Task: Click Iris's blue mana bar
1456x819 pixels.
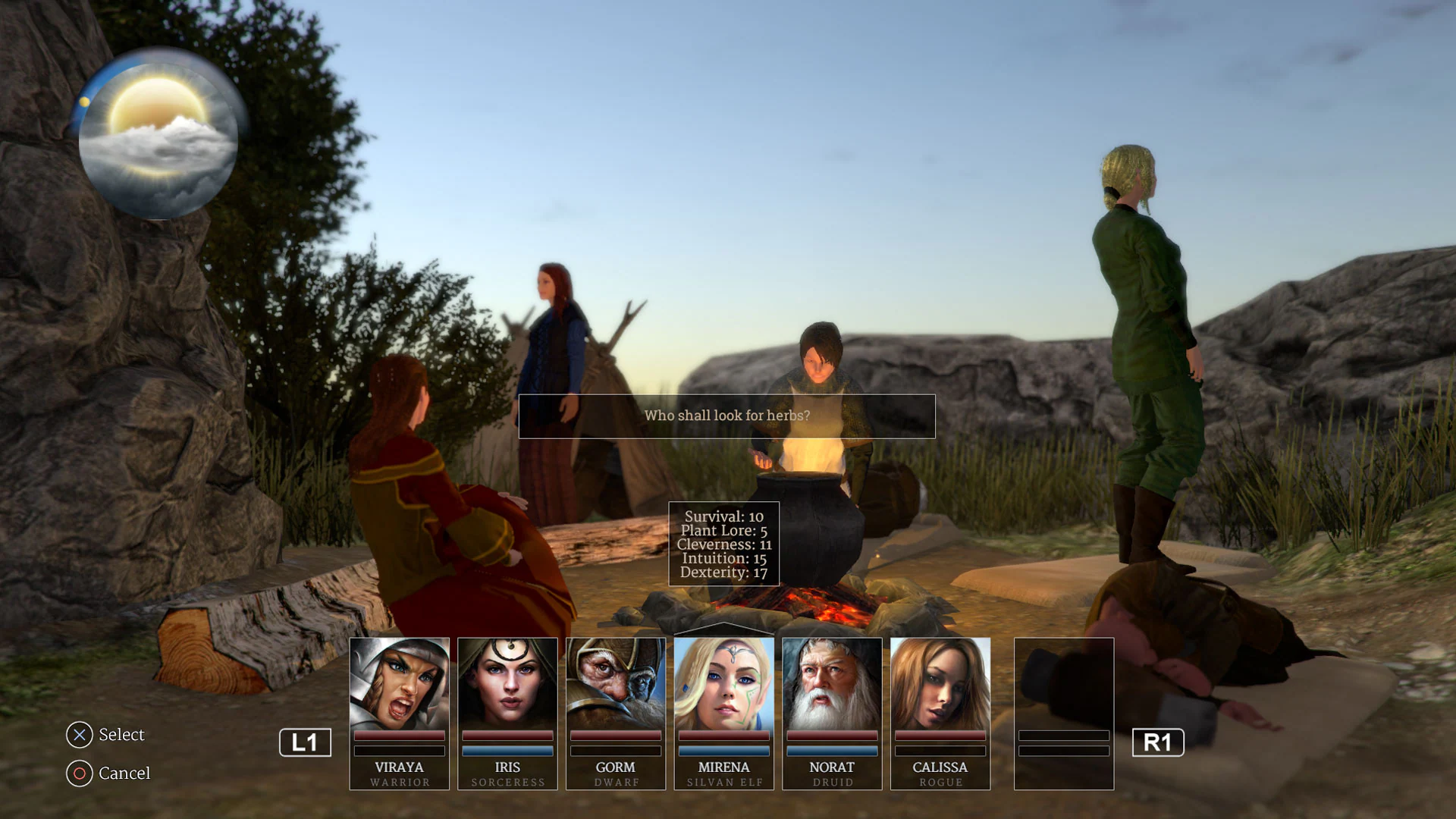Action: coord(507,750)
